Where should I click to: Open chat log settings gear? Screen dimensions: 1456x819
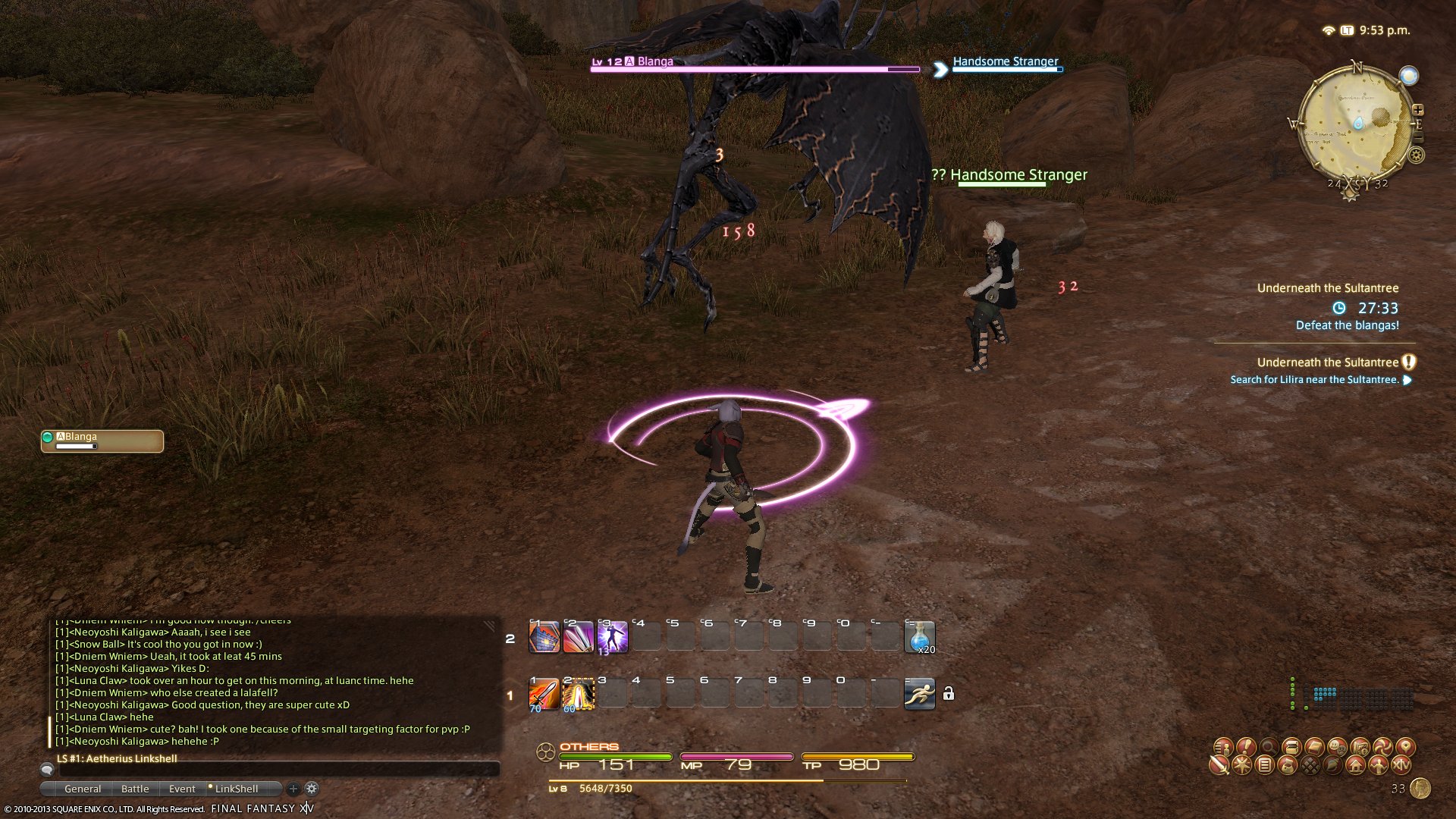(312, 789)
